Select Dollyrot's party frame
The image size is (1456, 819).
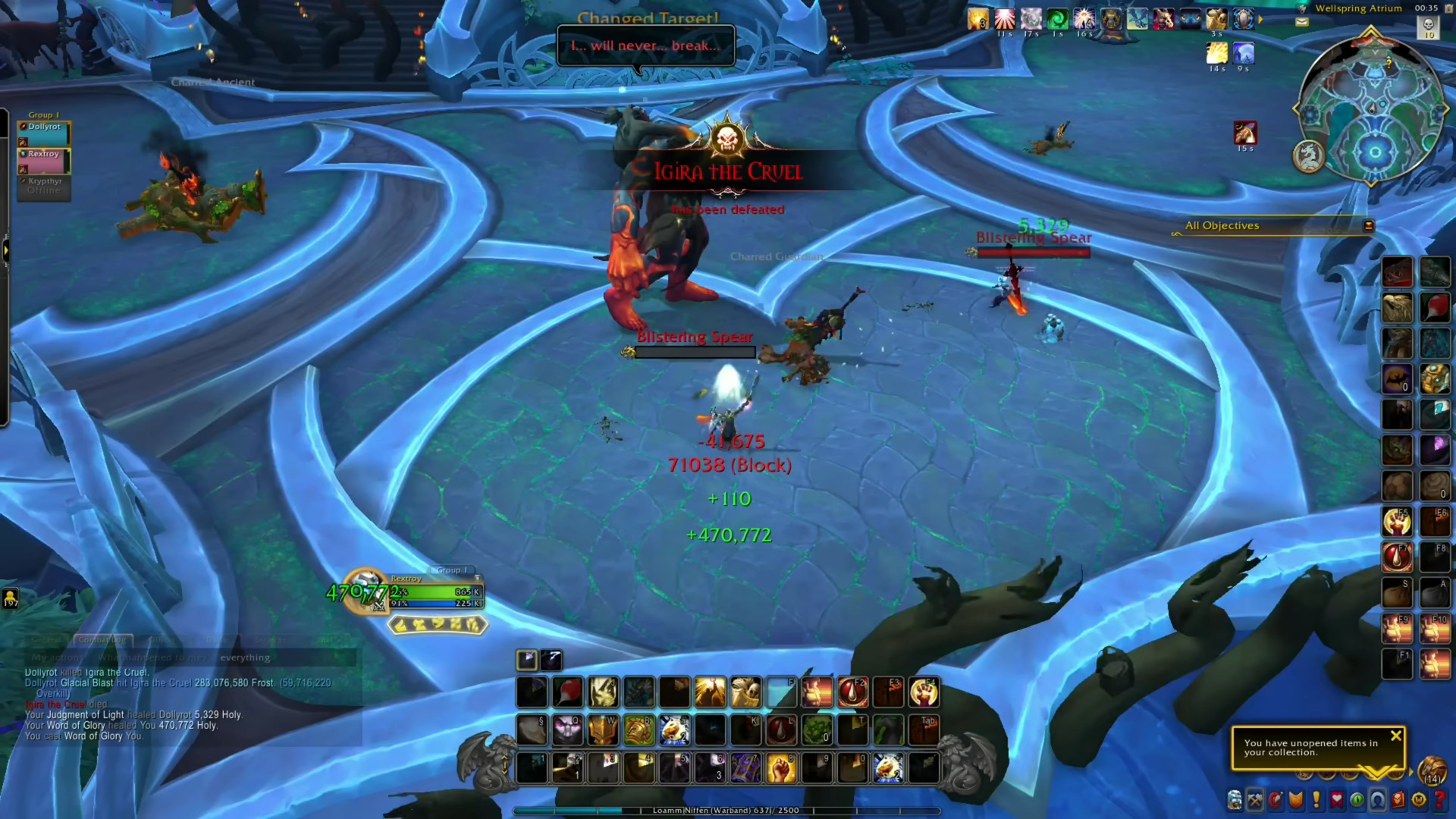pyautogui.click(x=44, y=133)
